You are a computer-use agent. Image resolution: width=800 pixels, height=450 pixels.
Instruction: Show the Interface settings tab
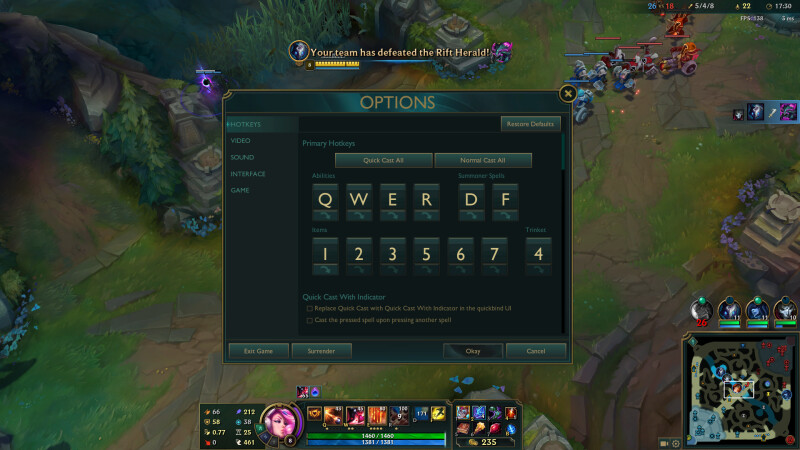pyautogui.click(x=248, y=173)
